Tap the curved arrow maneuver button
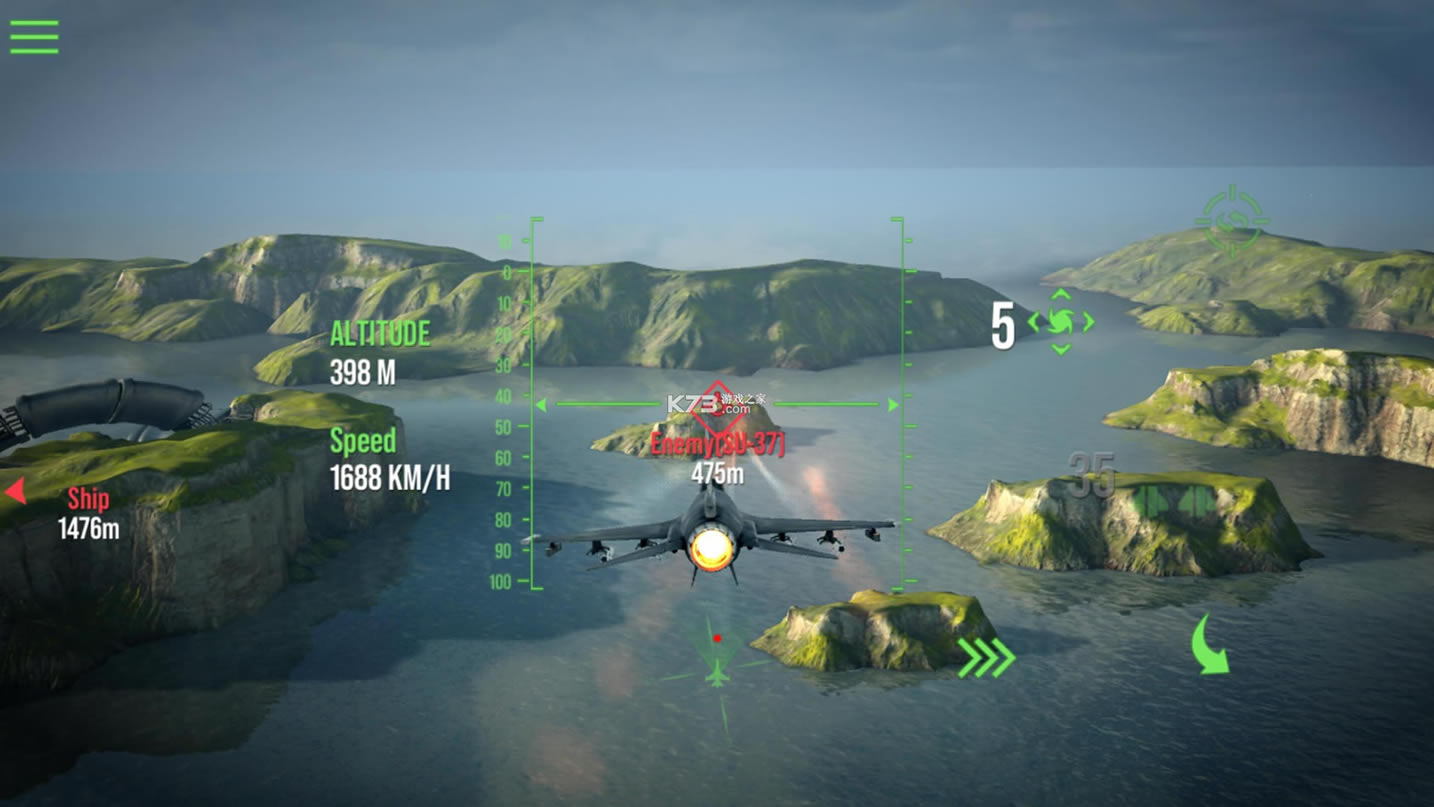Viewport: 1434px width, 807px height. coord(1211,646)
